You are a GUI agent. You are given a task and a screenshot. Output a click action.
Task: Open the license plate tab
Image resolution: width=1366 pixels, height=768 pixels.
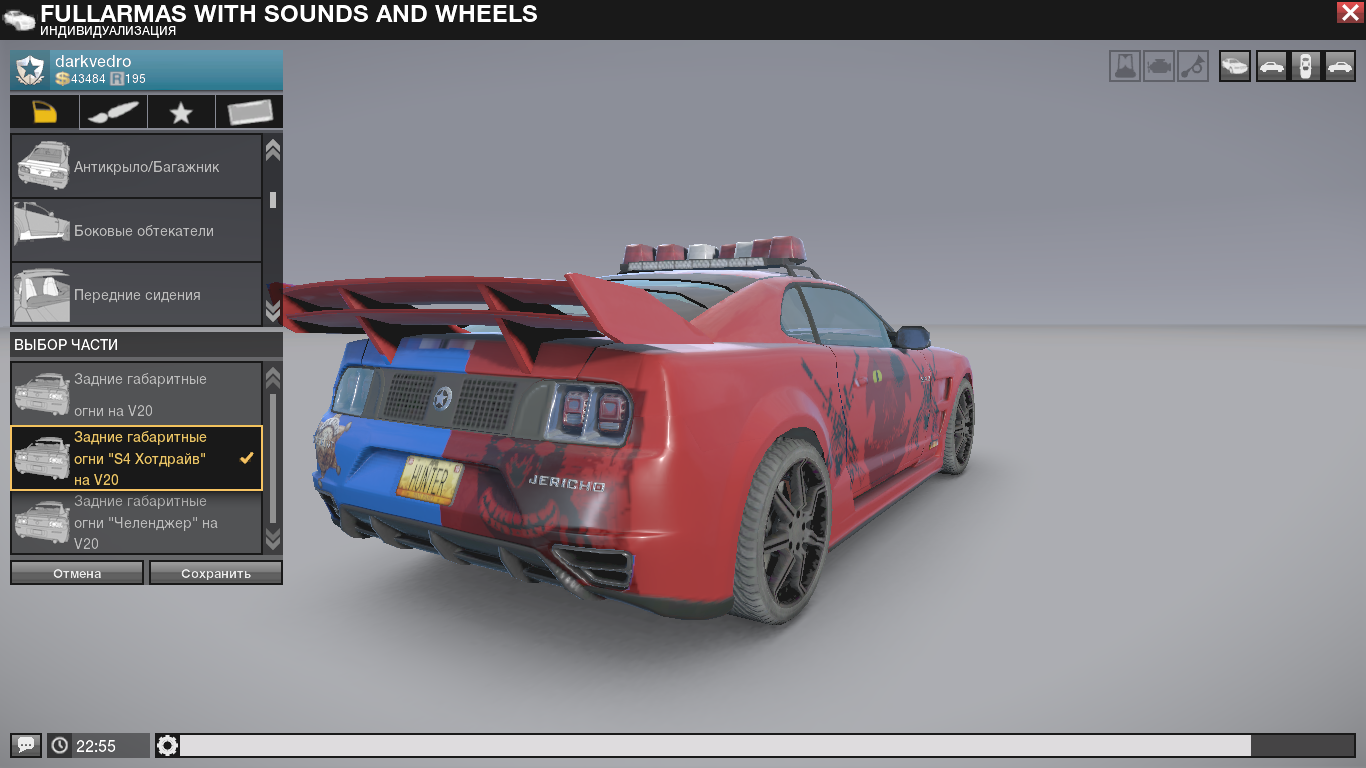(249, 112)
